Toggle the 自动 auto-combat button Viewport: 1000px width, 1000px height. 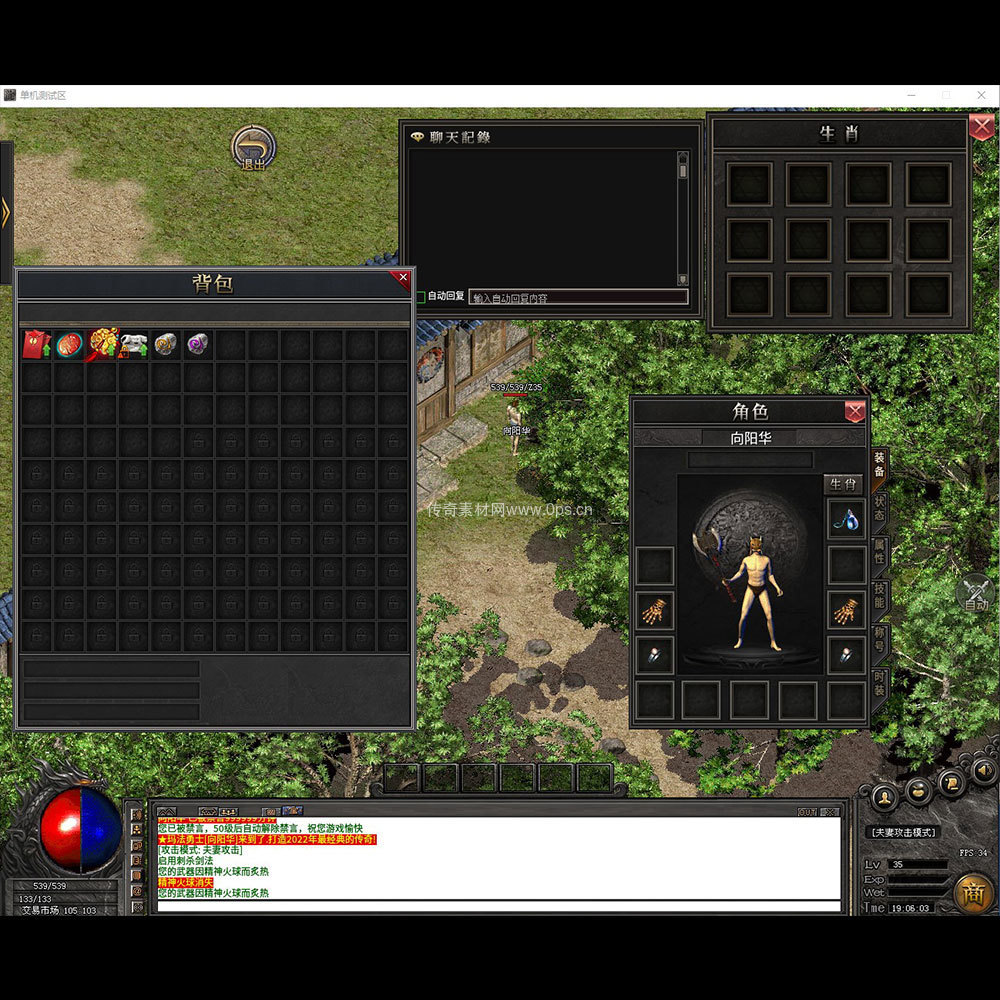coord(976,593)
